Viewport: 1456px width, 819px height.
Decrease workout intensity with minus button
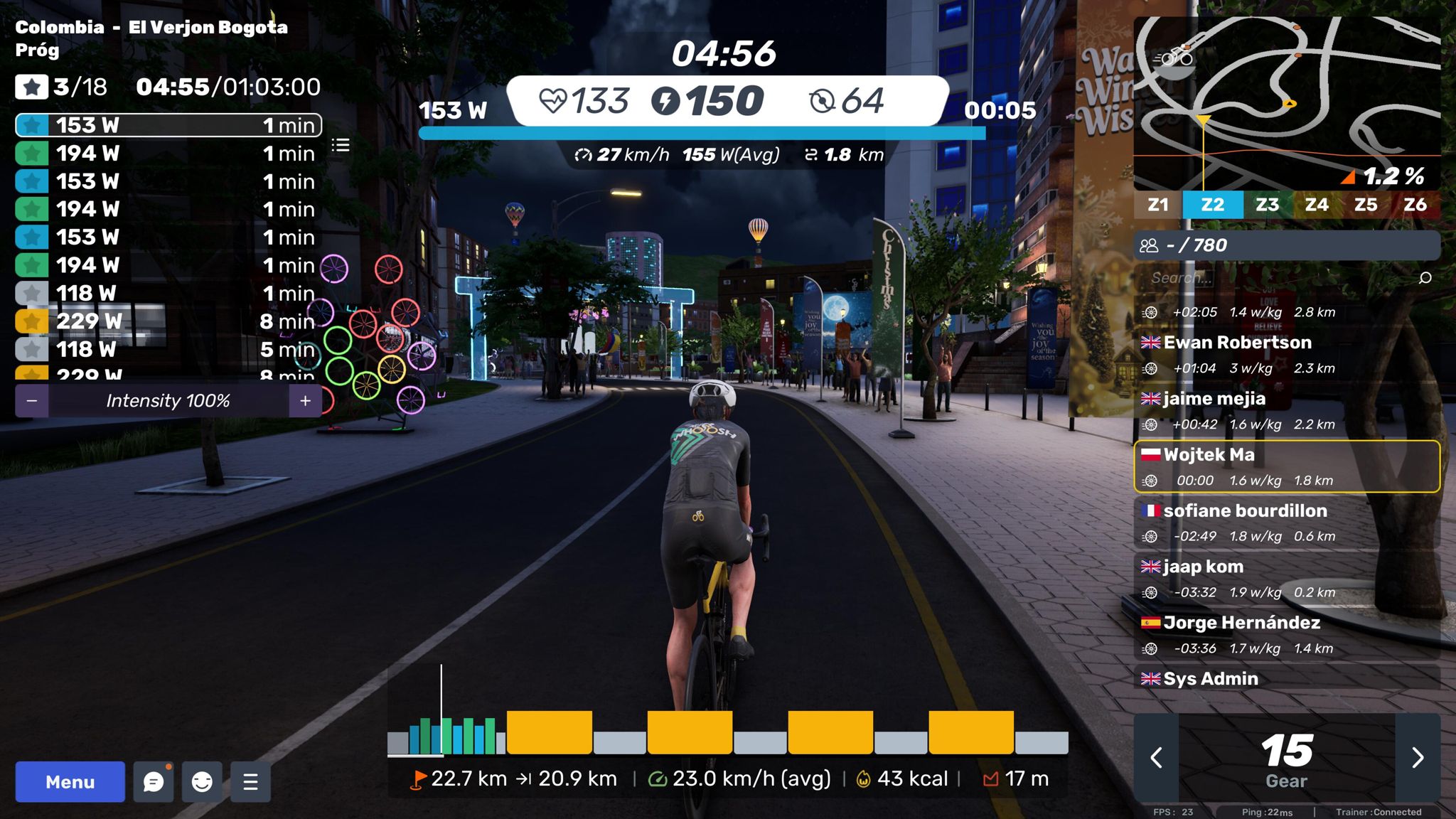click(32, 401)
